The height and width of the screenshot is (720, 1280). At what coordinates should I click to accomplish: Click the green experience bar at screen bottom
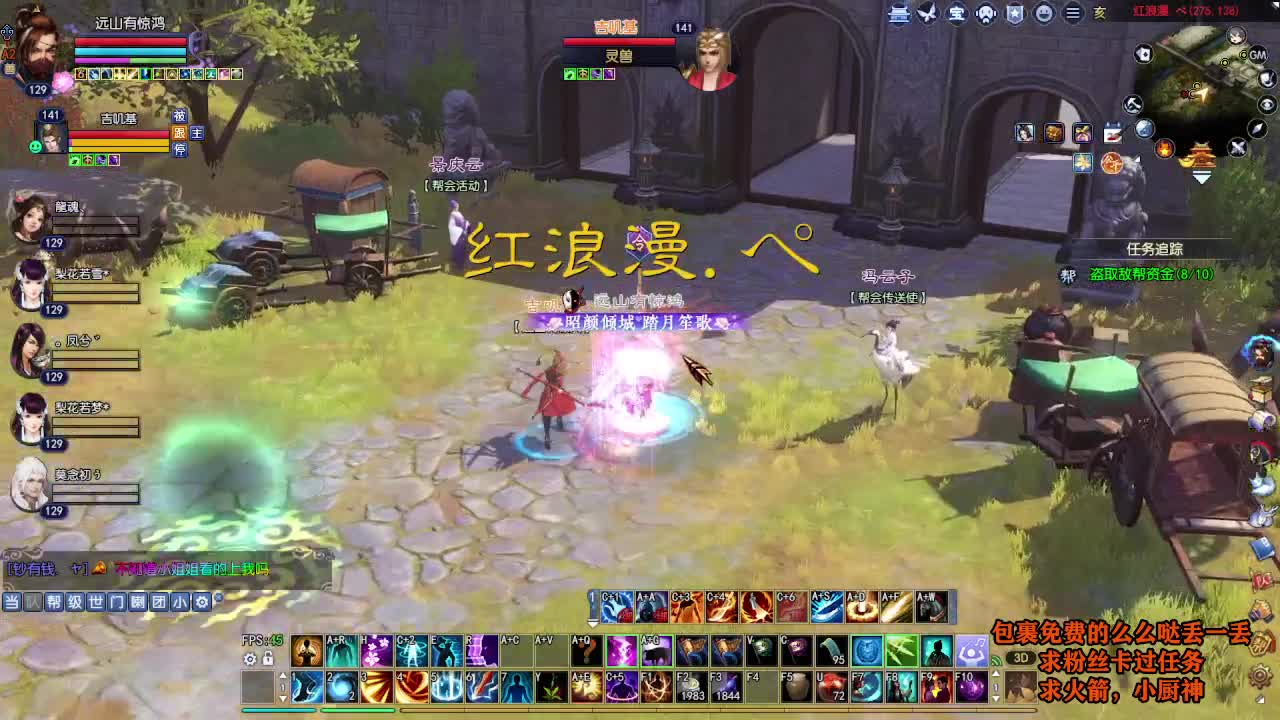click(x=360, y=710)
